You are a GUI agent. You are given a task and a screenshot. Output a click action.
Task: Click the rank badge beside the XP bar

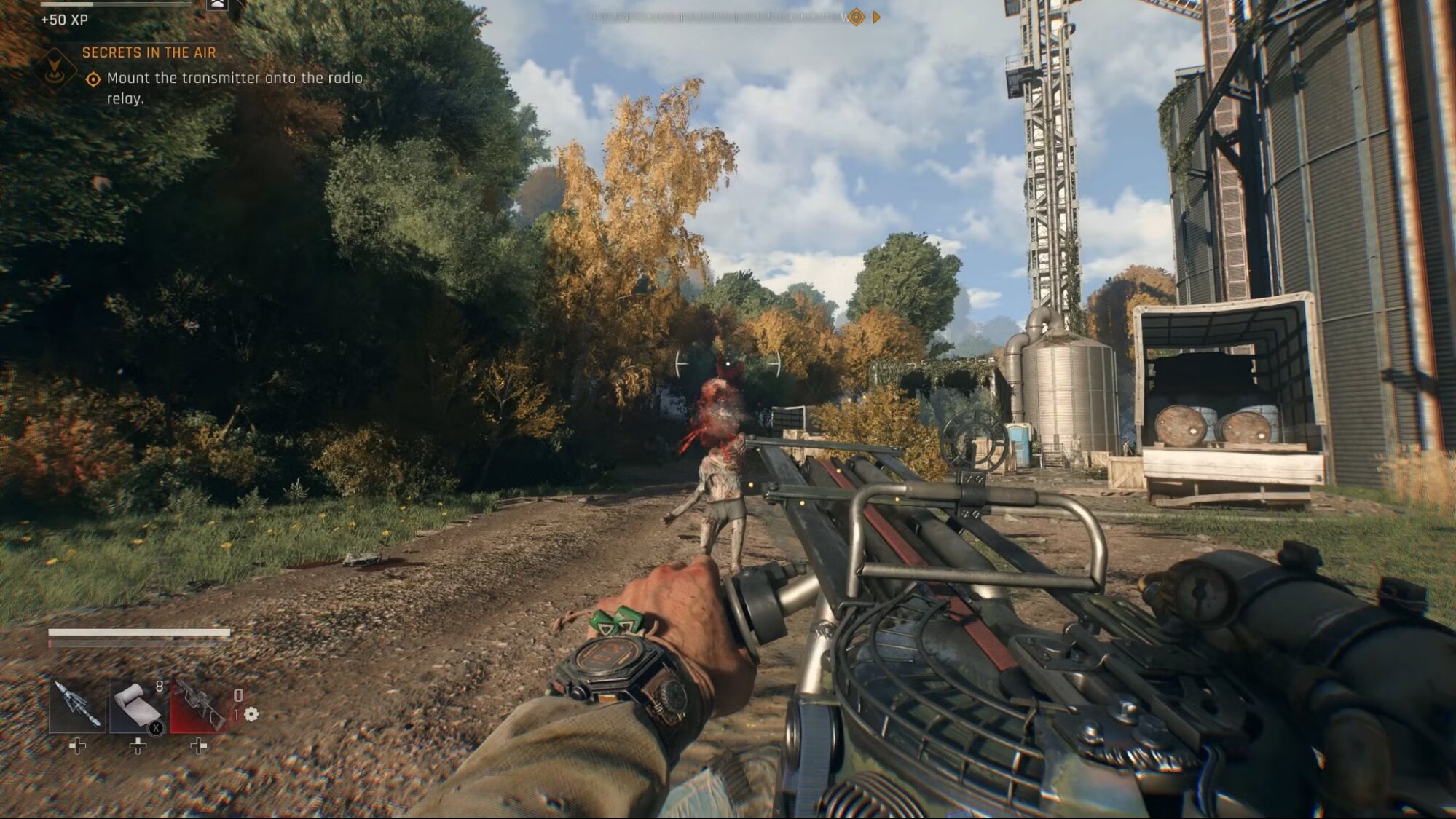(x=217, y=5)
